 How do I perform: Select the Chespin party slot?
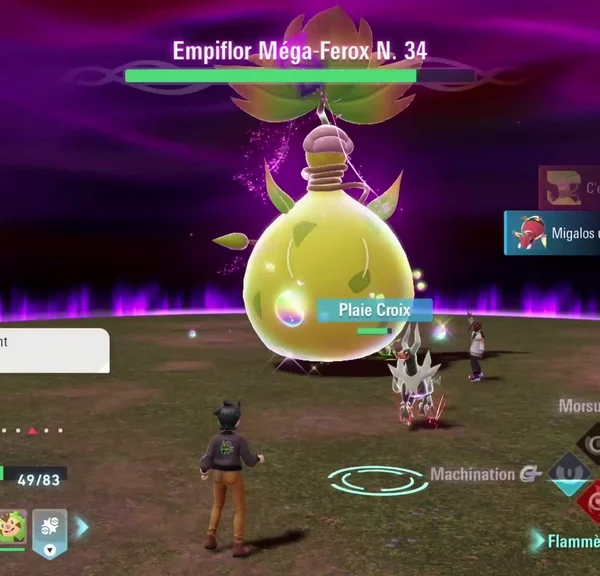[x=12, y=527]
